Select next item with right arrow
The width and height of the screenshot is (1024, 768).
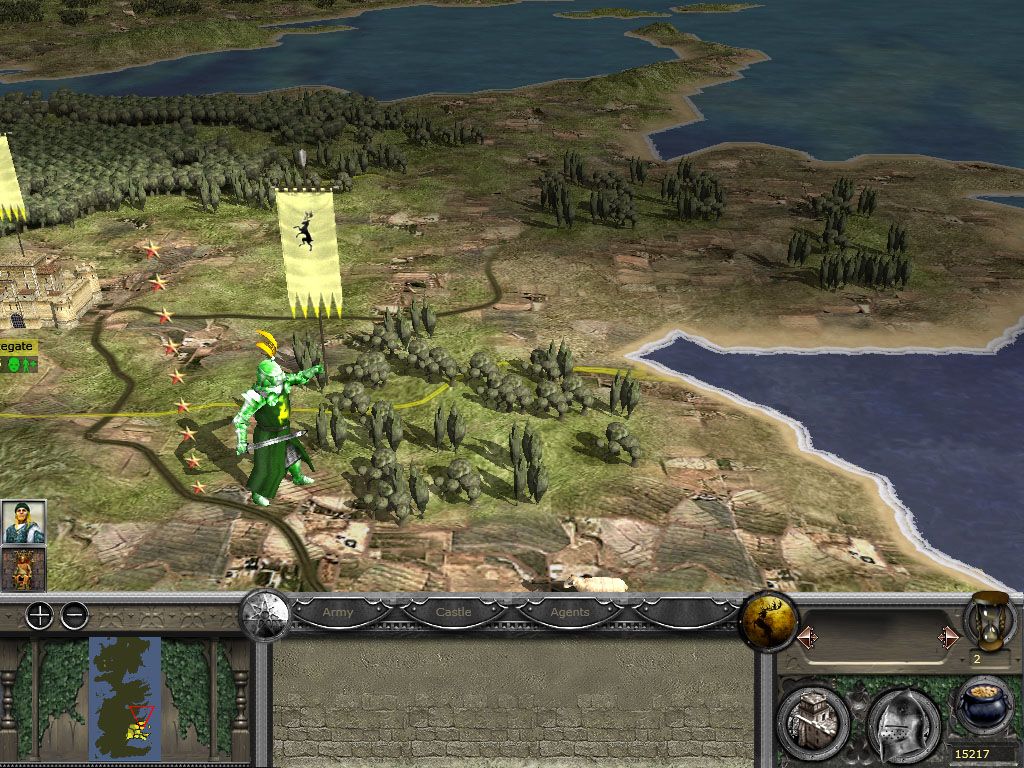947,636
